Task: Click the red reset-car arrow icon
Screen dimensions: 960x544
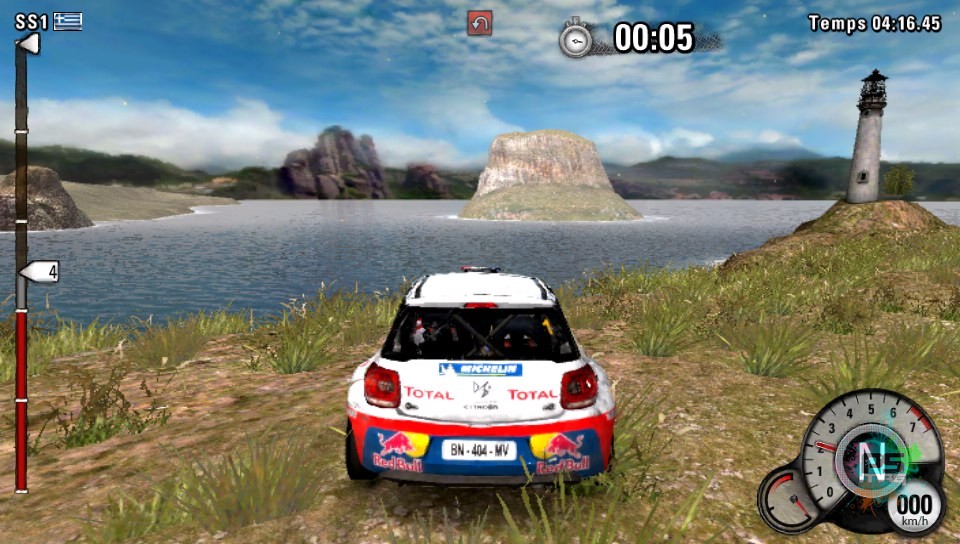Action: 479,23
